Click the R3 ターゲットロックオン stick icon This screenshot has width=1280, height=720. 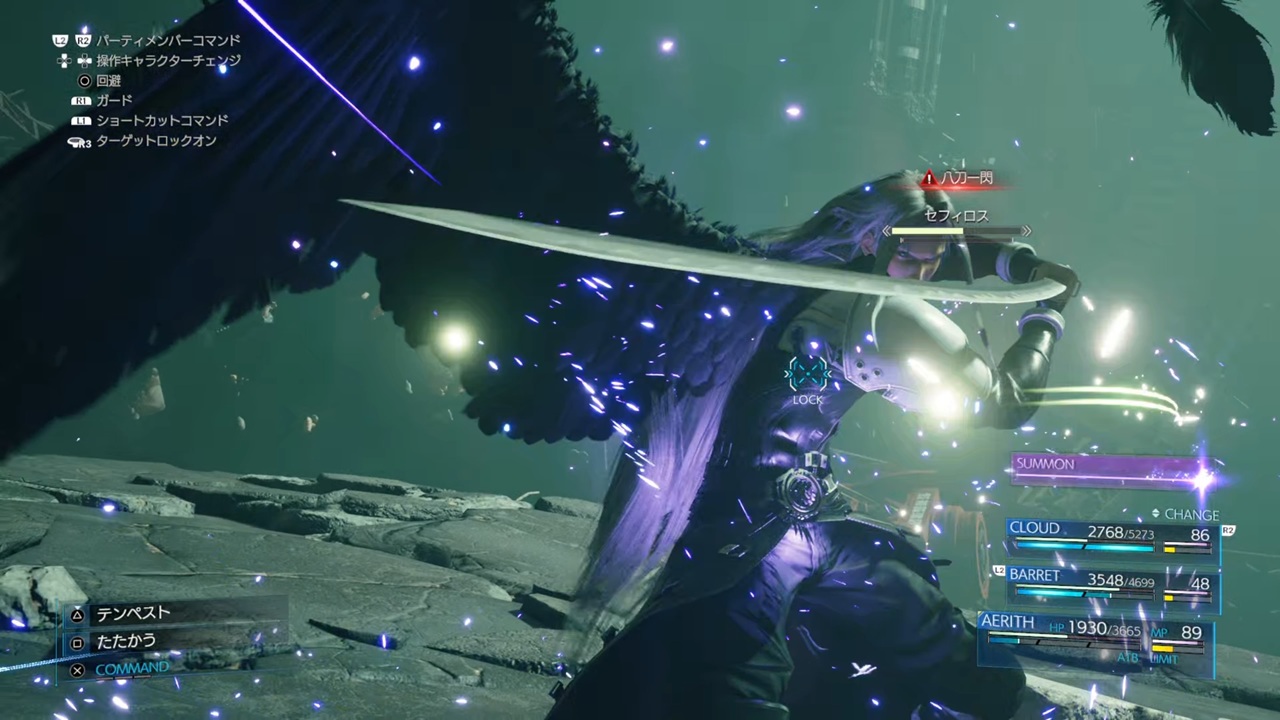80,141
